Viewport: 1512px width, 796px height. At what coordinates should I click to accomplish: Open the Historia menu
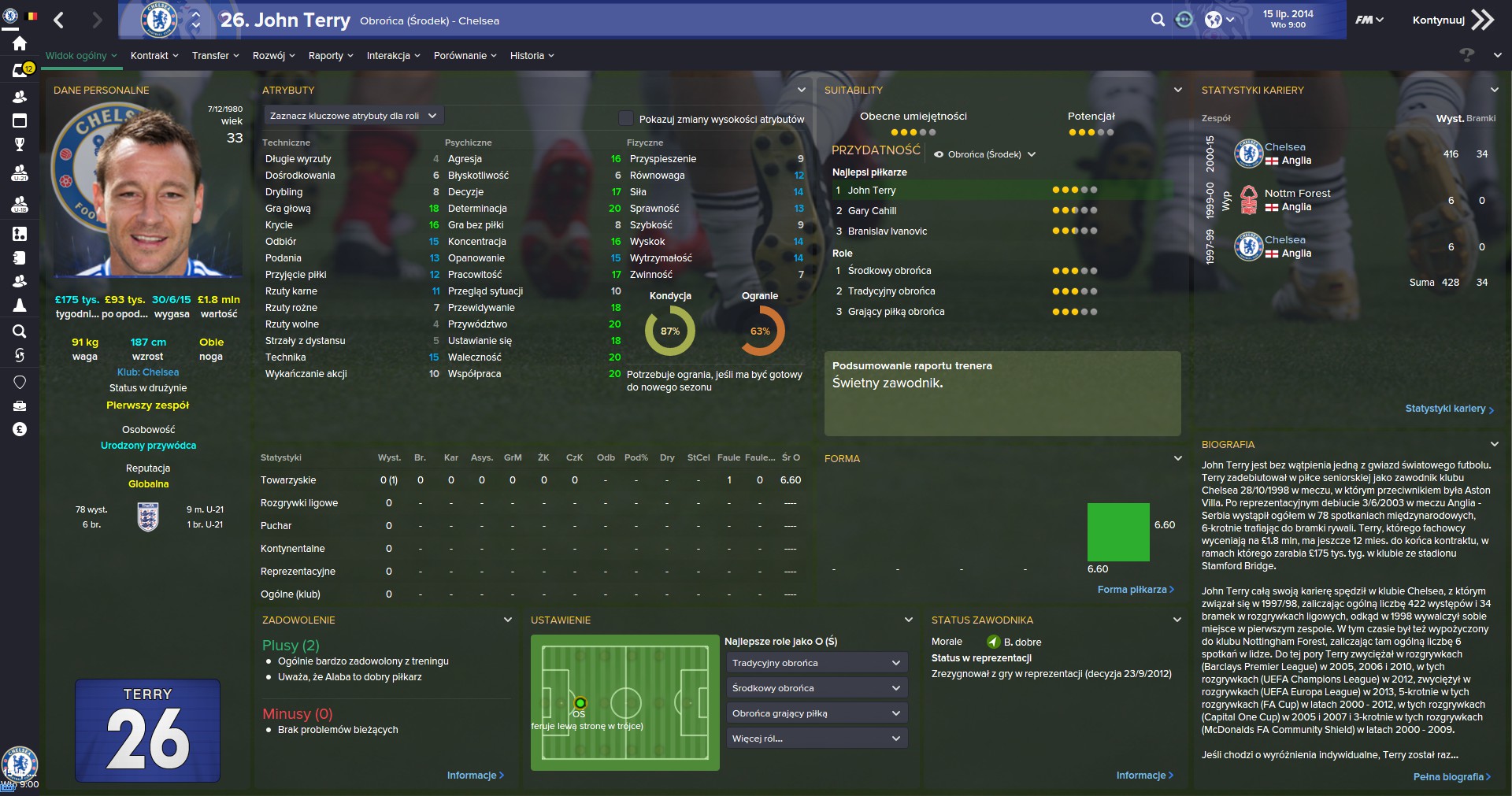pos(532,56)
